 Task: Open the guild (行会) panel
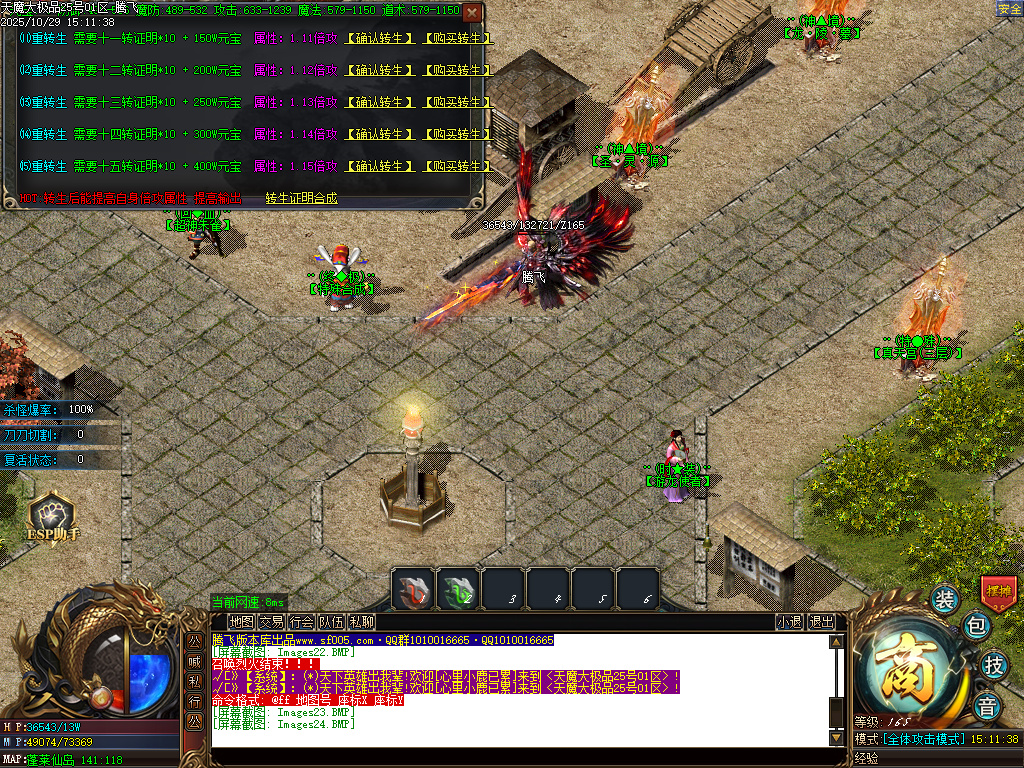point(301,622)
